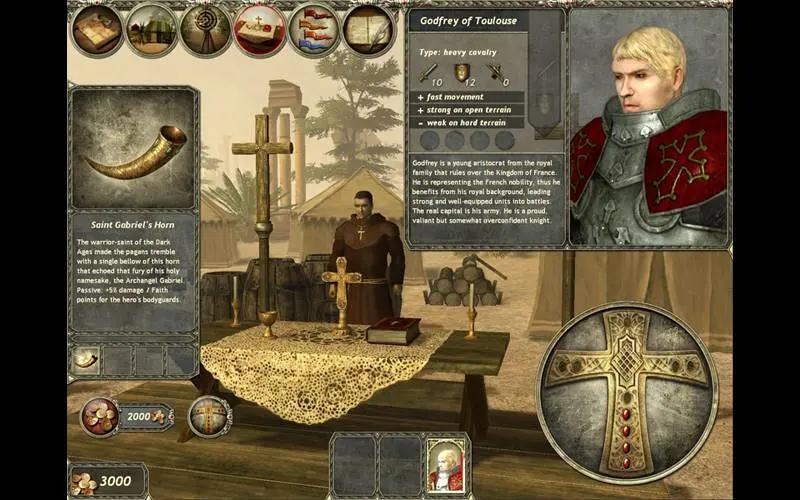This screenshot has width=800, height=500.
Task: Open the journal book with quill
Action: pyautogui.click(x=369, y=30)
